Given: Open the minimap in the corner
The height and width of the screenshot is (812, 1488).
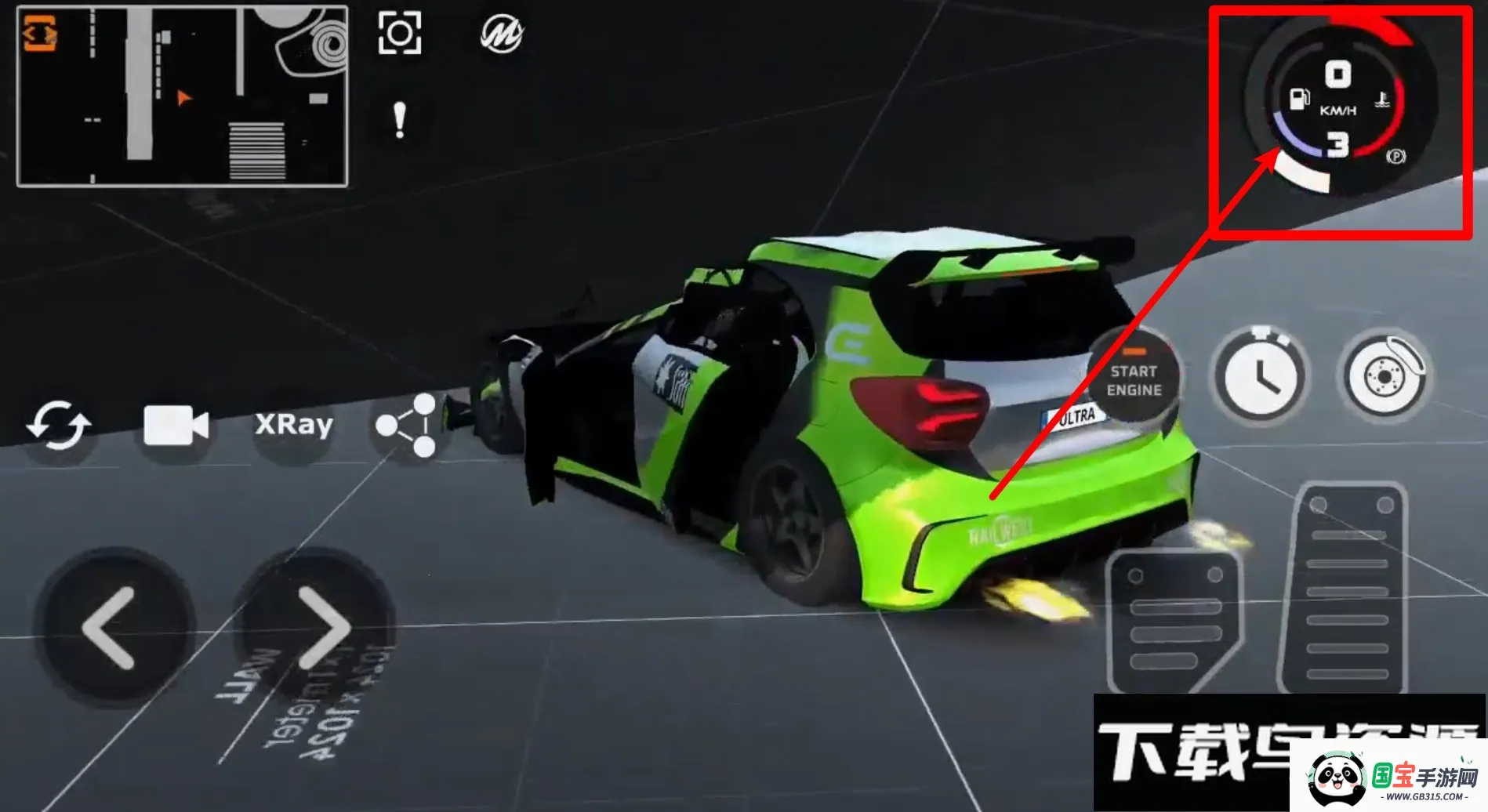Looking at the screenshot, I should [x=183, y=96].
